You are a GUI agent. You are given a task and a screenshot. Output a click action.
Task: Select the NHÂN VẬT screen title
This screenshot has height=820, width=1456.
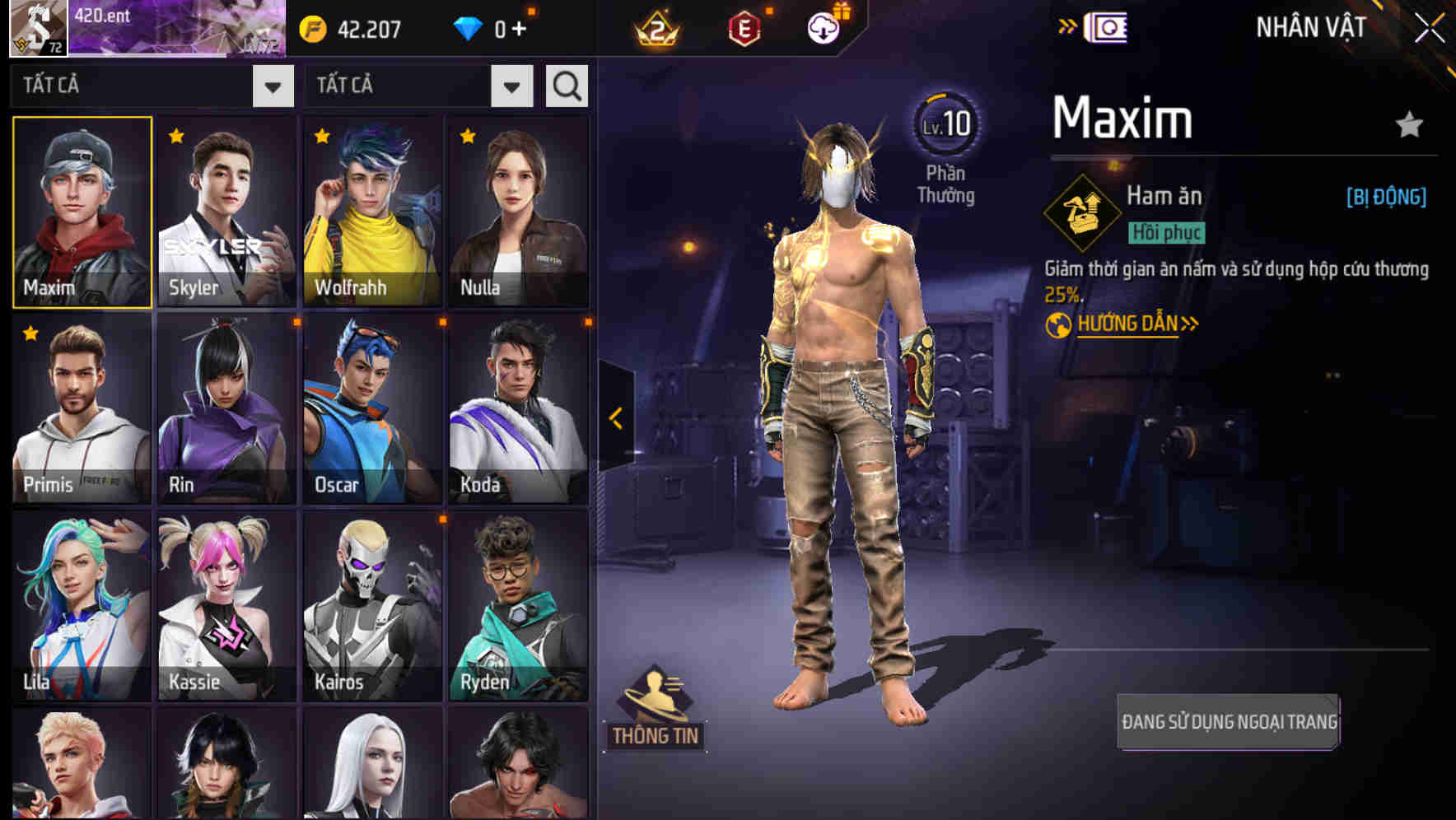click(x=1311, y=26)
